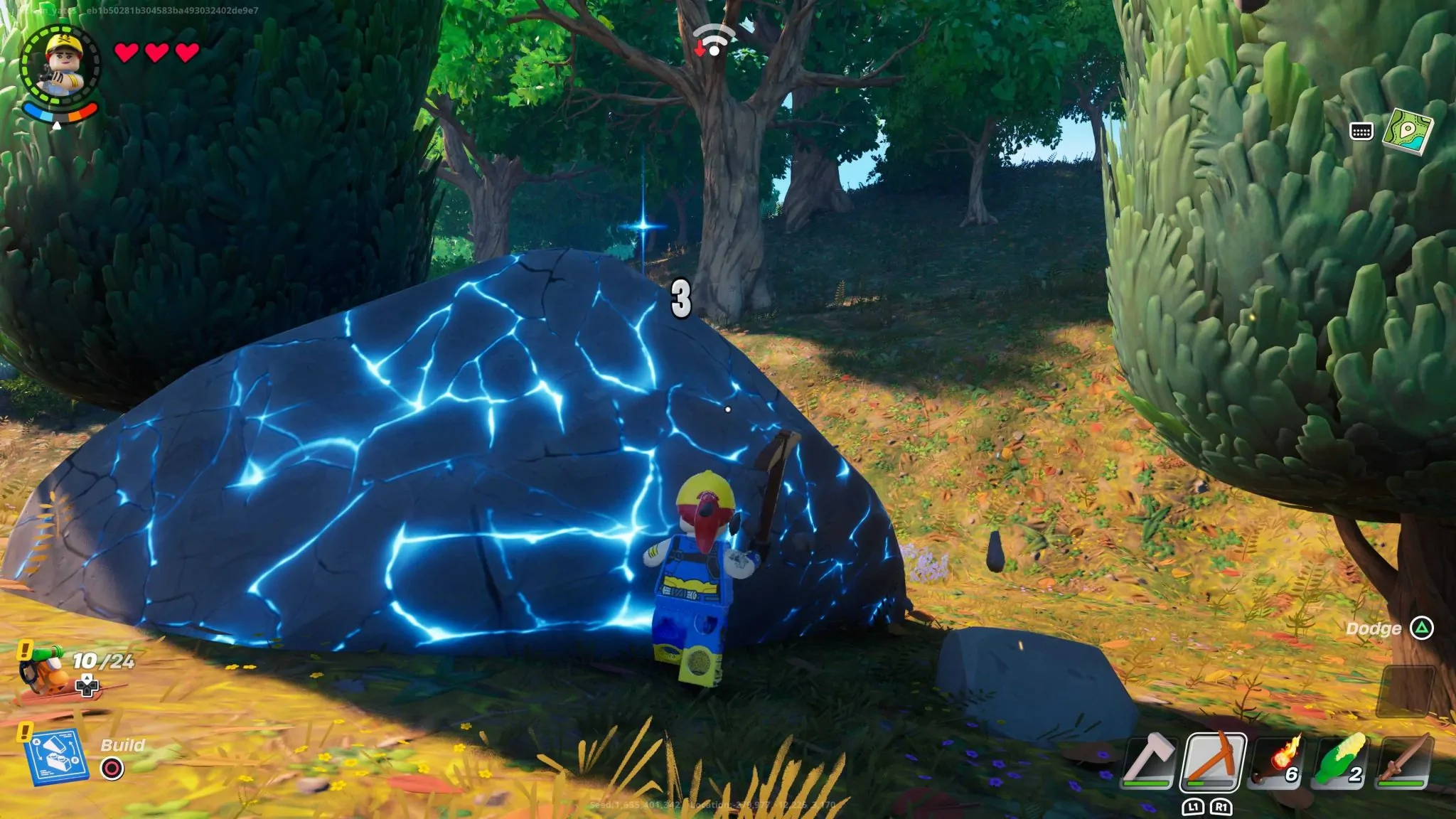The height and width of the screenshot is (819, 1456).
Task: Expand the R1 quickbar page
Action: click(x=1221, y=808)
